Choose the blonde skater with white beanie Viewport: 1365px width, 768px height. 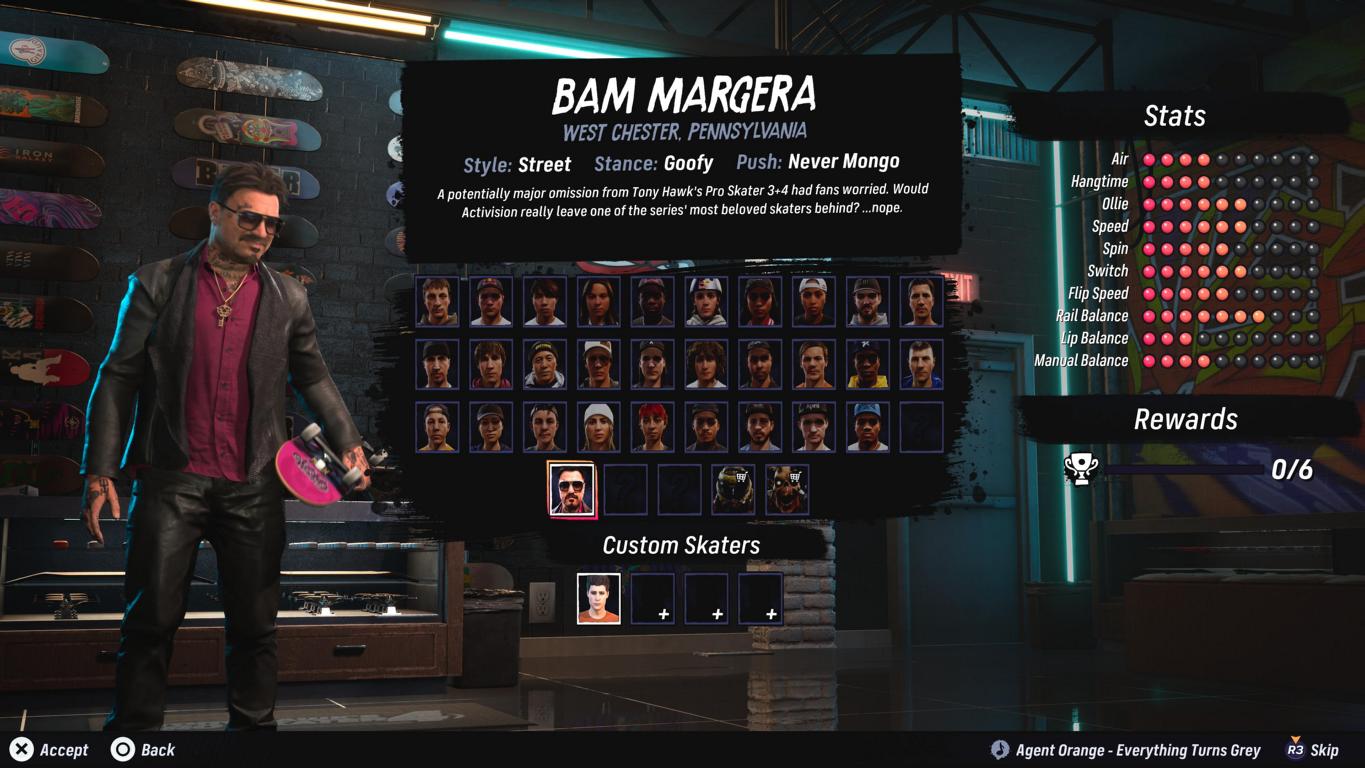tap(598, 427)
